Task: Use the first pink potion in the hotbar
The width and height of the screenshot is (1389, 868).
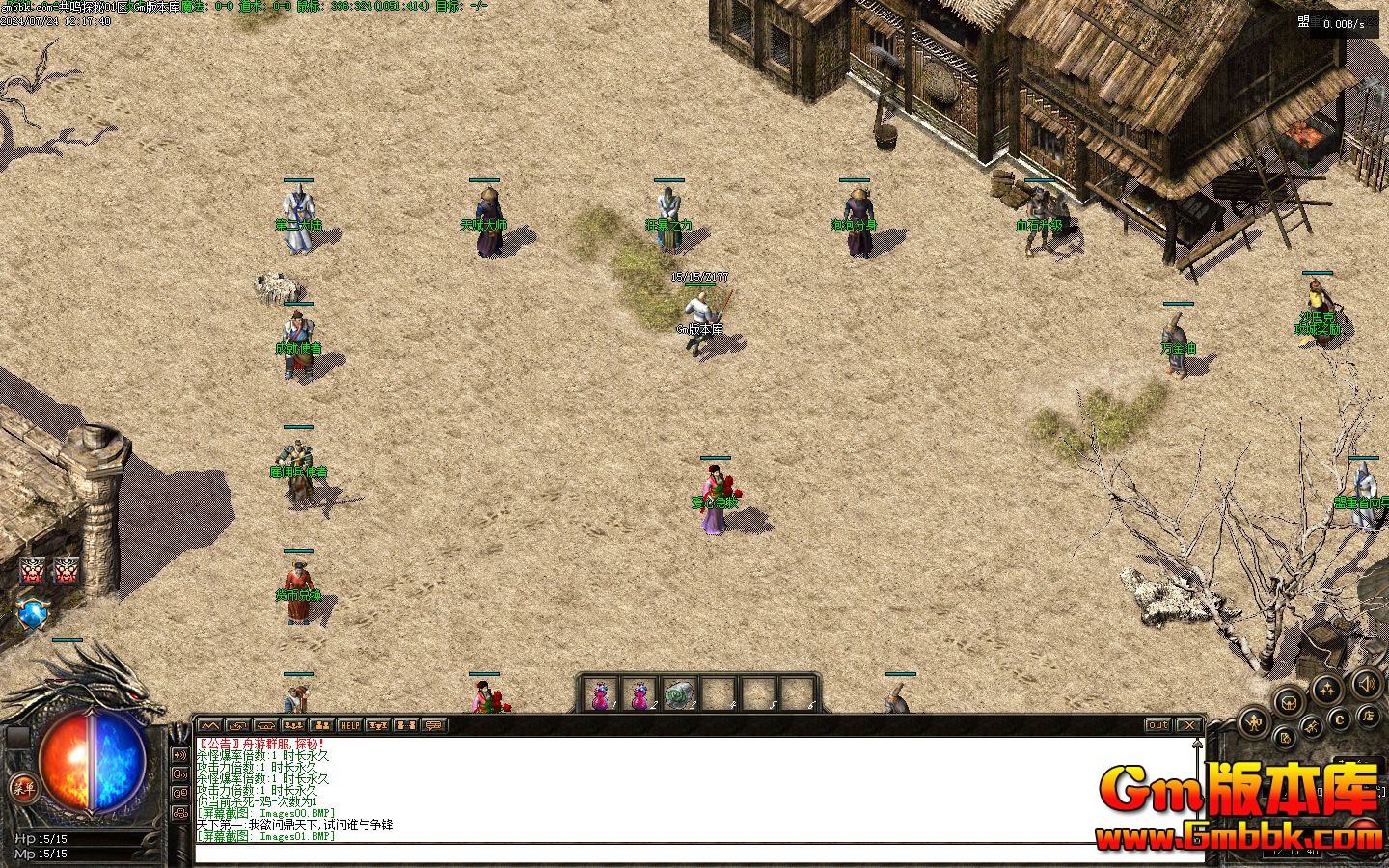Action: (x=601, y=694)
